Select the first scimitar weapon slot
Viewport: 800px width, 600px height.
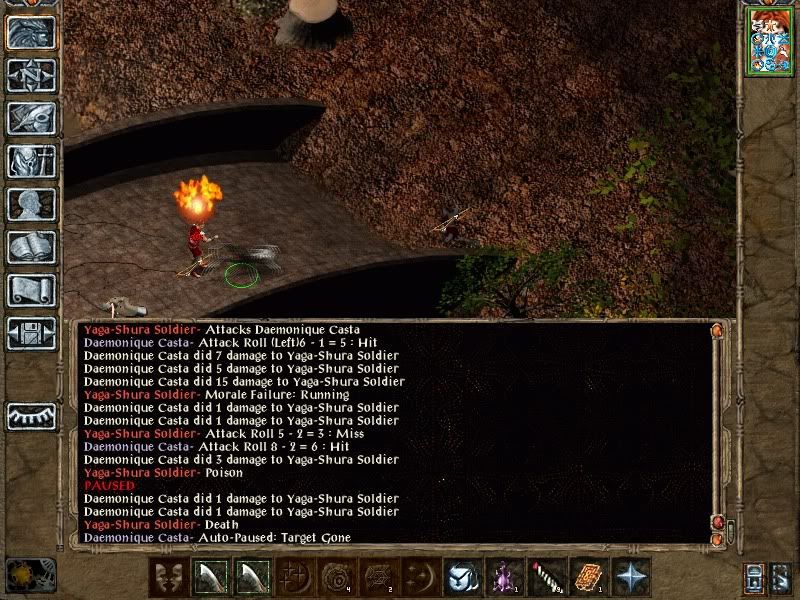pyautogui.click(x=209, y=578)
